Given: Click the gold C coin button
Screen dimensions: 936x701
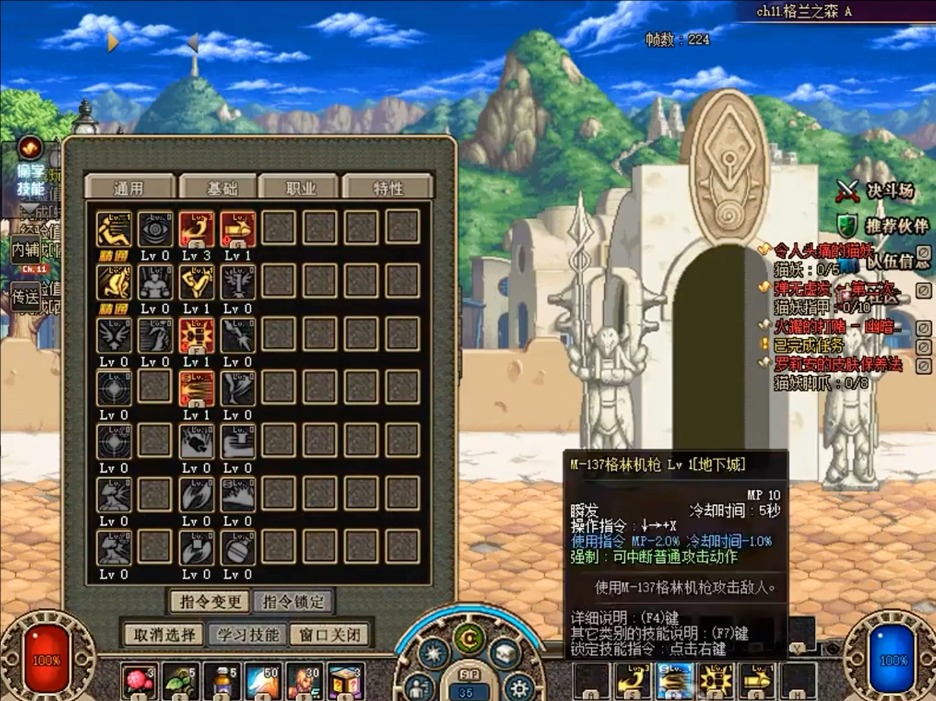Looking at the screenshot, I should (x=466, y=637).
